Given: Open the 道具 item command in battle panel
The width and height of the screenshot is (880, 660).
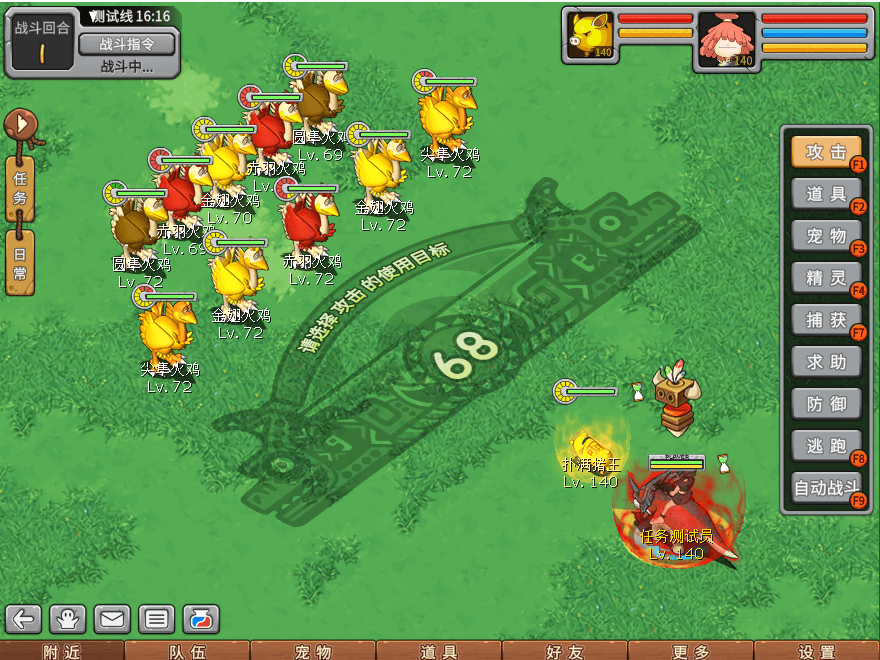Looking at the screenshot, I should (826, 194).
